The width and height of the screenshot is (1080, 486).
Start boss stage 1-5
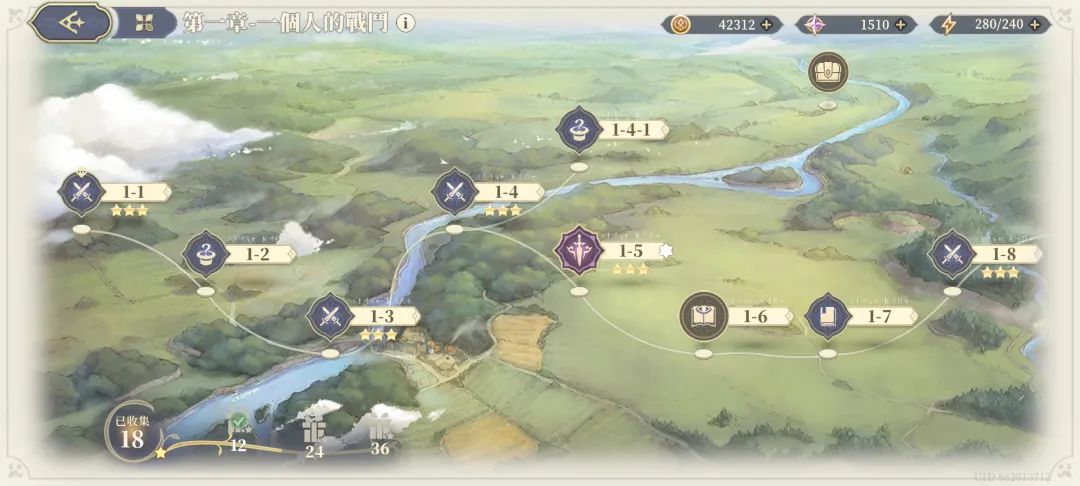pos(579,251)
